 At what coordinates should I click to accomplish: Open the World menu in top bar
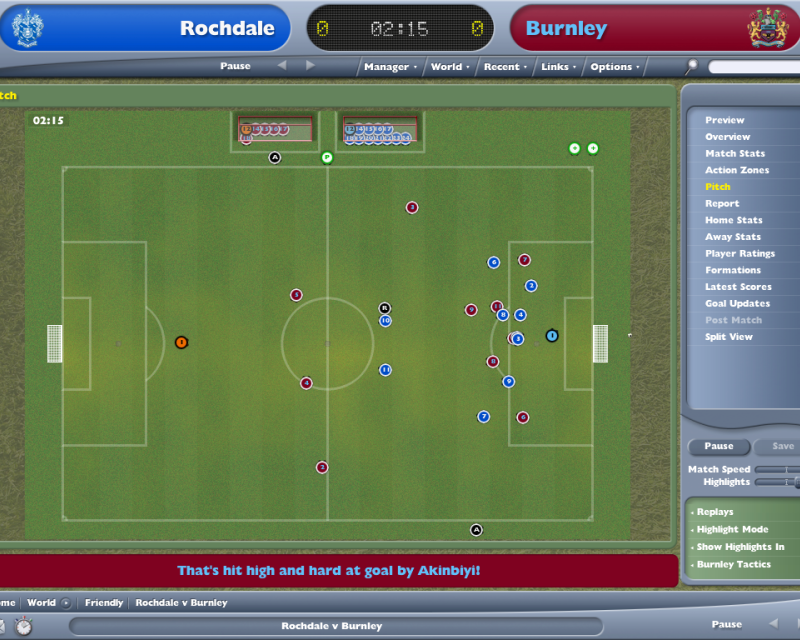pyautogui.click(x=447, y=67)
